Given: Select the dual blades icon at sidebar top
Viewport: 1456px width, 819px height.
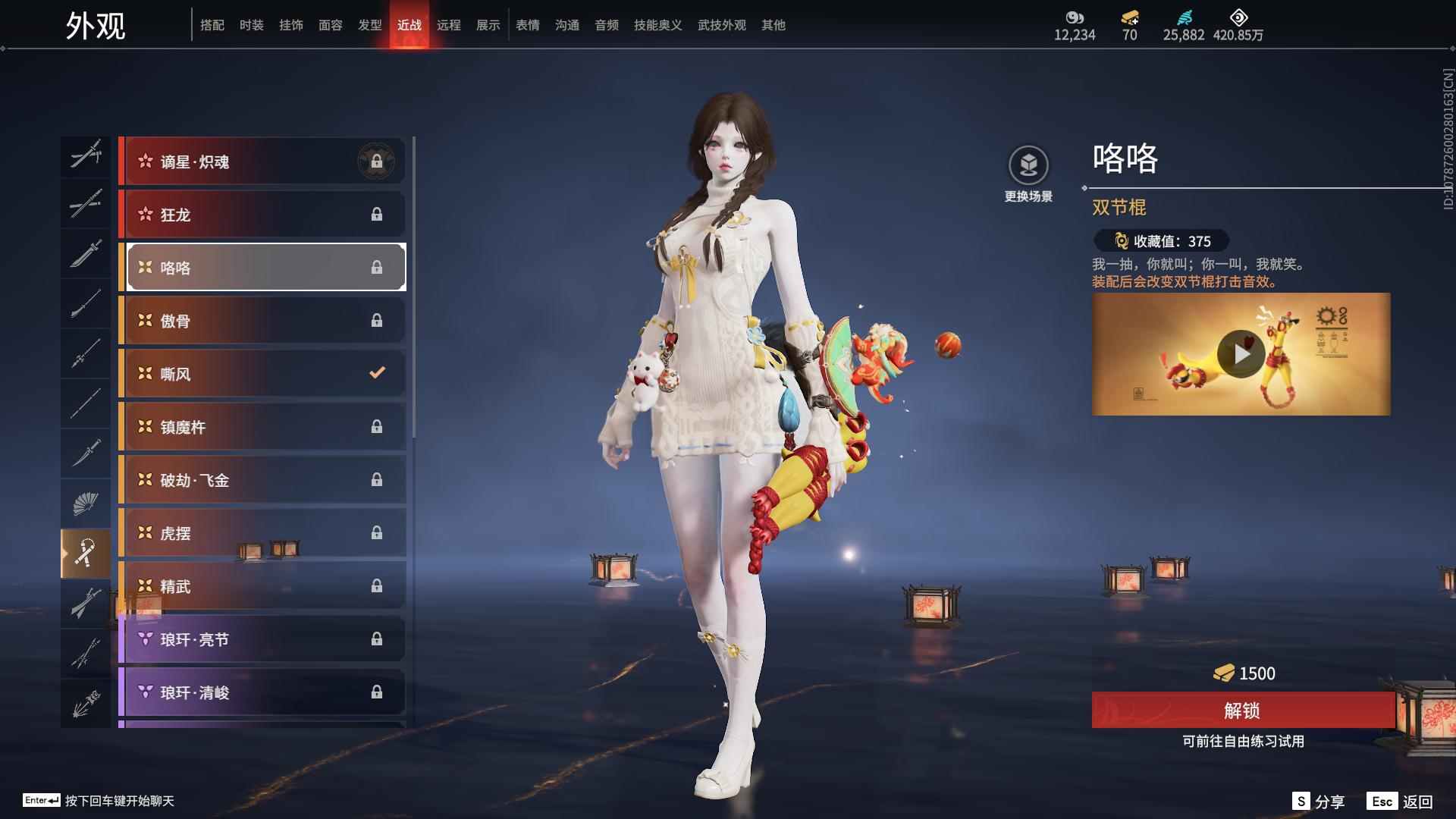Looking at the screenshot, I should pyautogui.click(x=86, y=155).
